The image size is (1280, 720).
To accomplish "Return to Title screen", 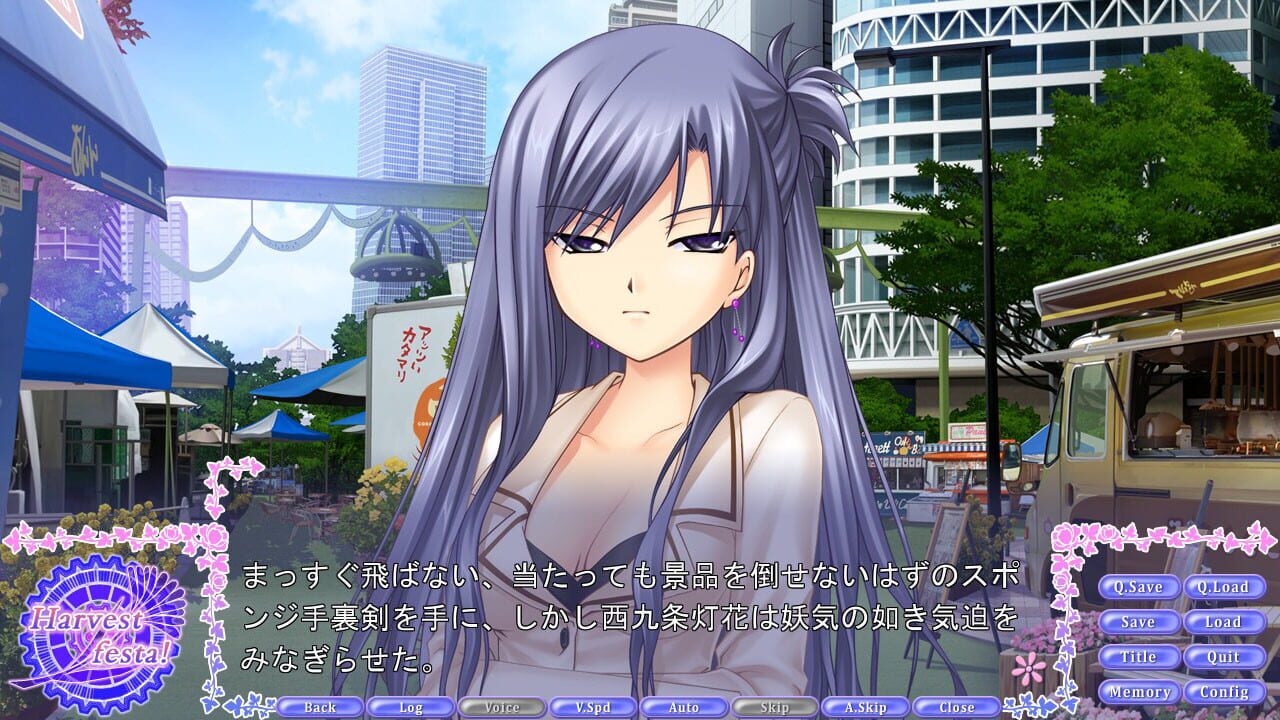I will (x=1140, y=657).
